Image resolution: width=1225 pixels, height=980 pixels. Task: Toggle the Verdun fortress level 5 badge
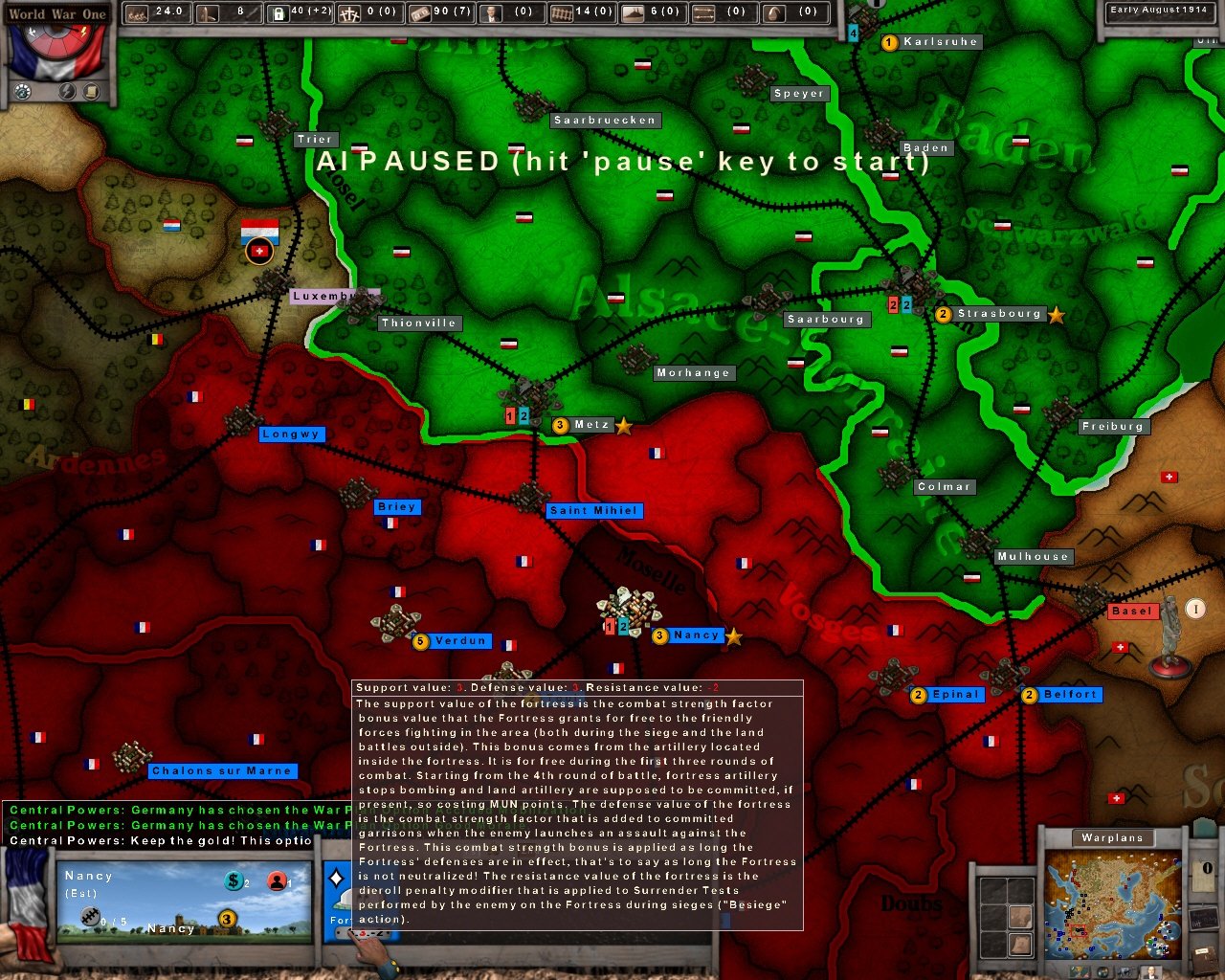421,641
